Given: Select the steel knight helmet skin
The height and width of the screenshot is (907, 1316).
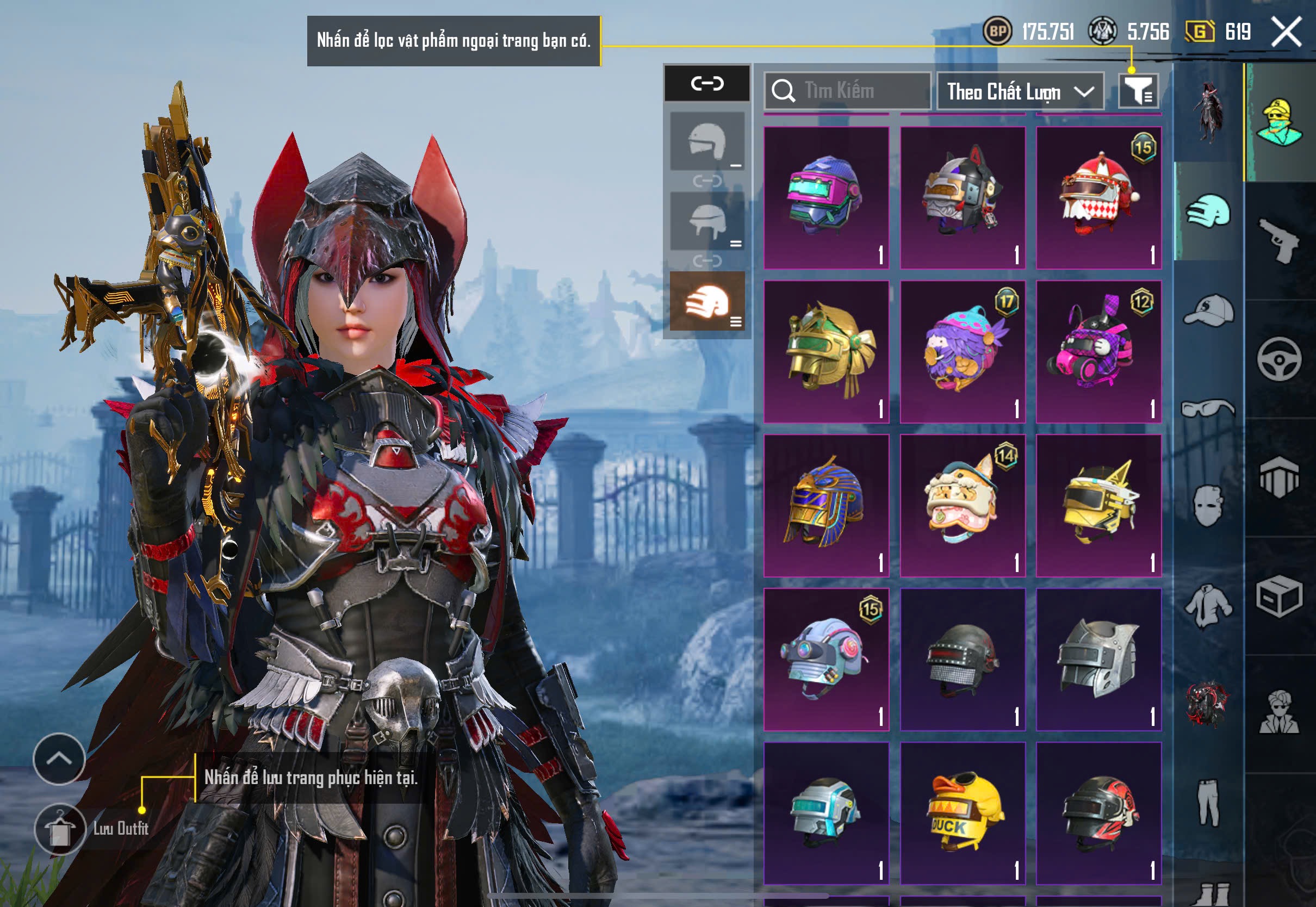Looking at the screenshot, I should pyautogui.click(x=1098, y=659).
